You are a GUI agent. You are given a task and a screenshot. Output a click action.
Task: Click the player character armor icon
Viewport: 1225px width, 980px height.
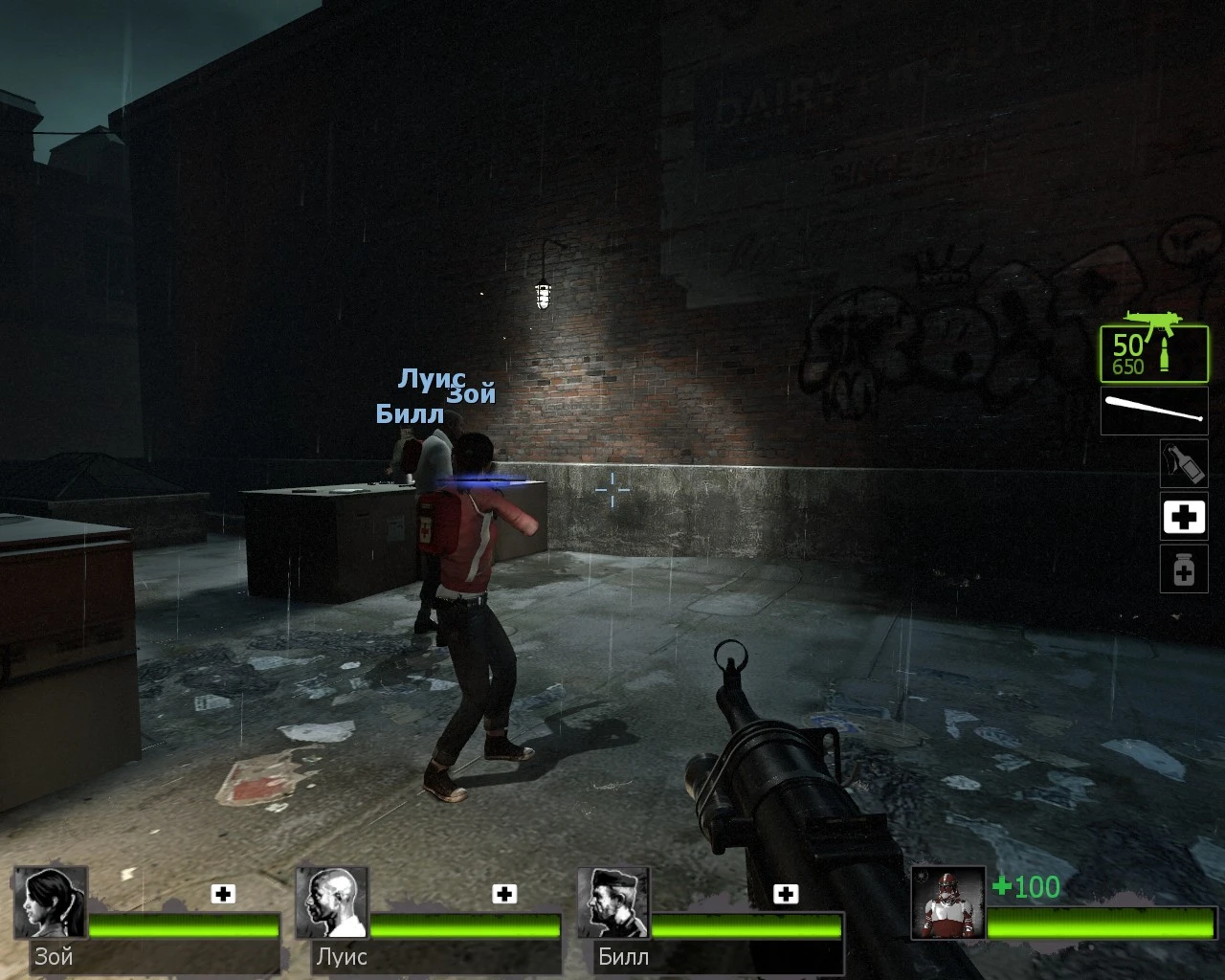coord(949,903)
